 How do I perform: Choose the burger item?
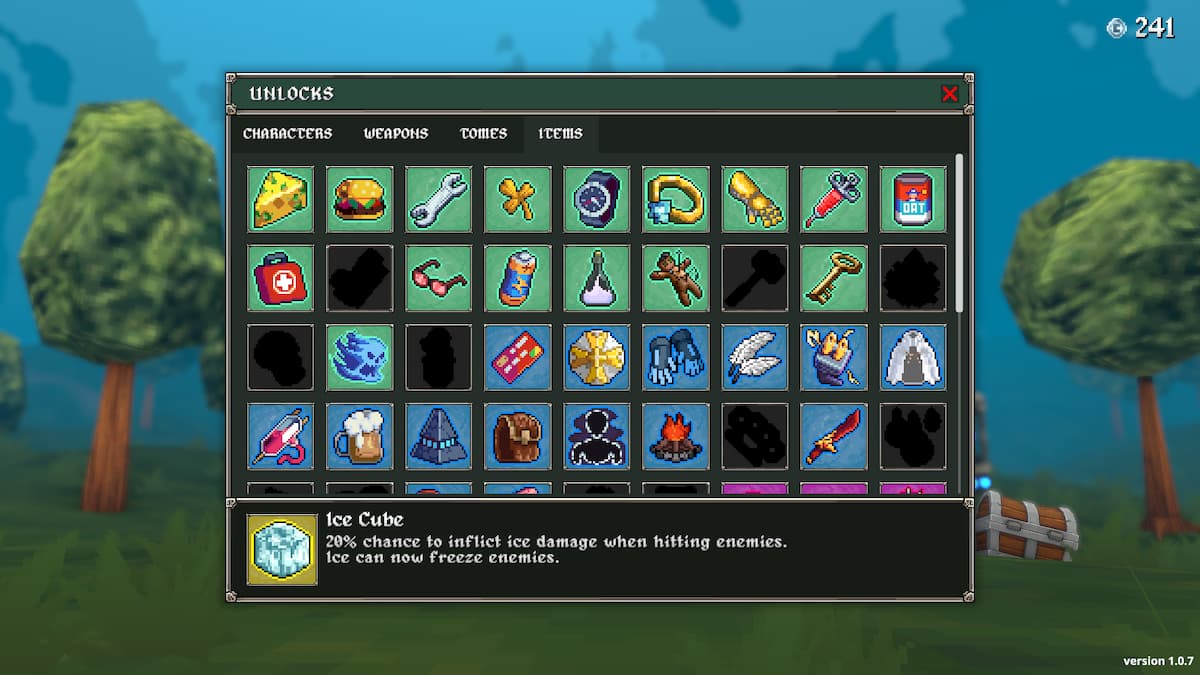pyautogui.click(x=359, y=198)
